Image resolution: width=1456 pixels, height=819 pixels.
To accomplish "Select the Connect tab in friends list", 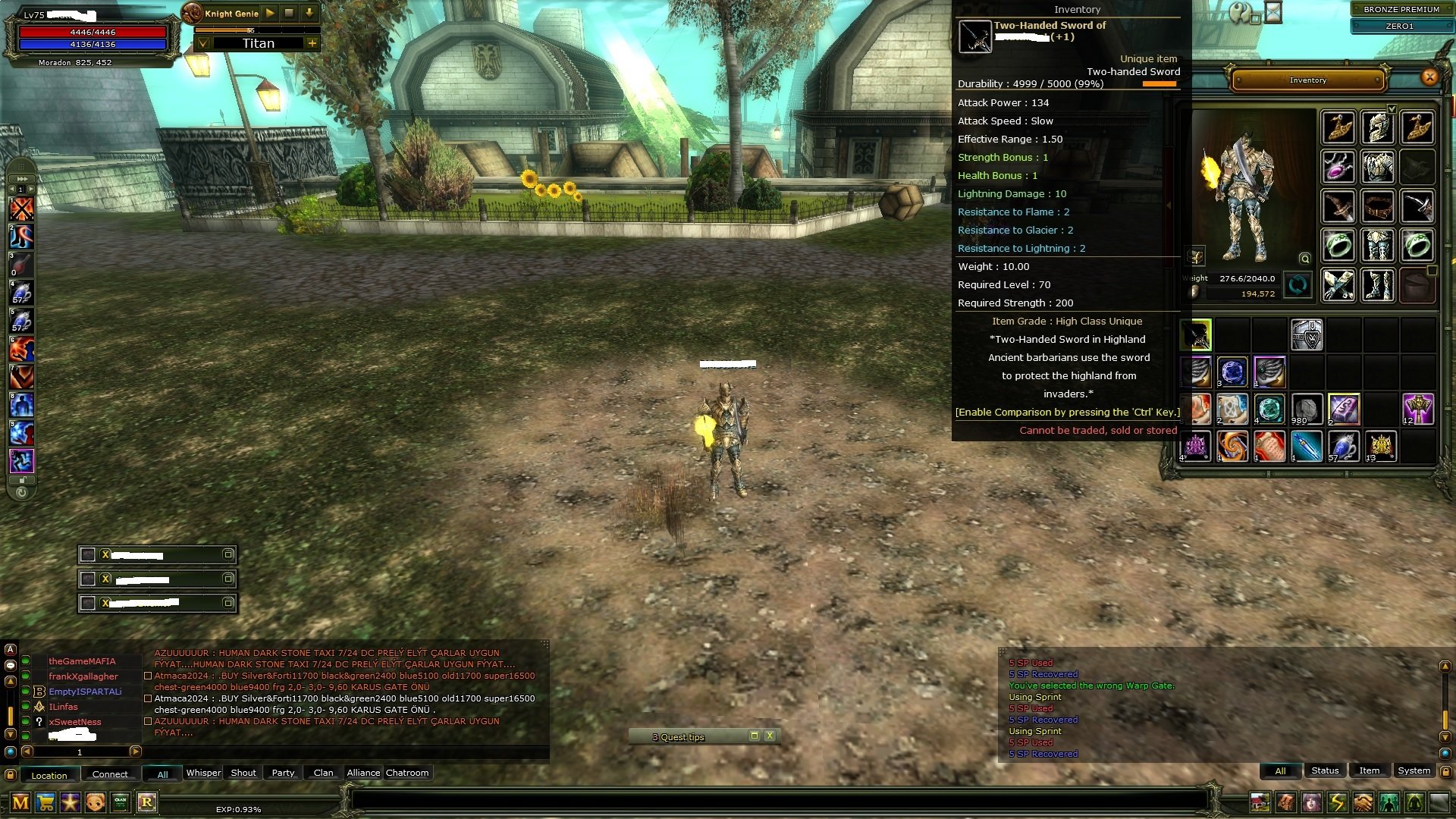I will [110, 774].
